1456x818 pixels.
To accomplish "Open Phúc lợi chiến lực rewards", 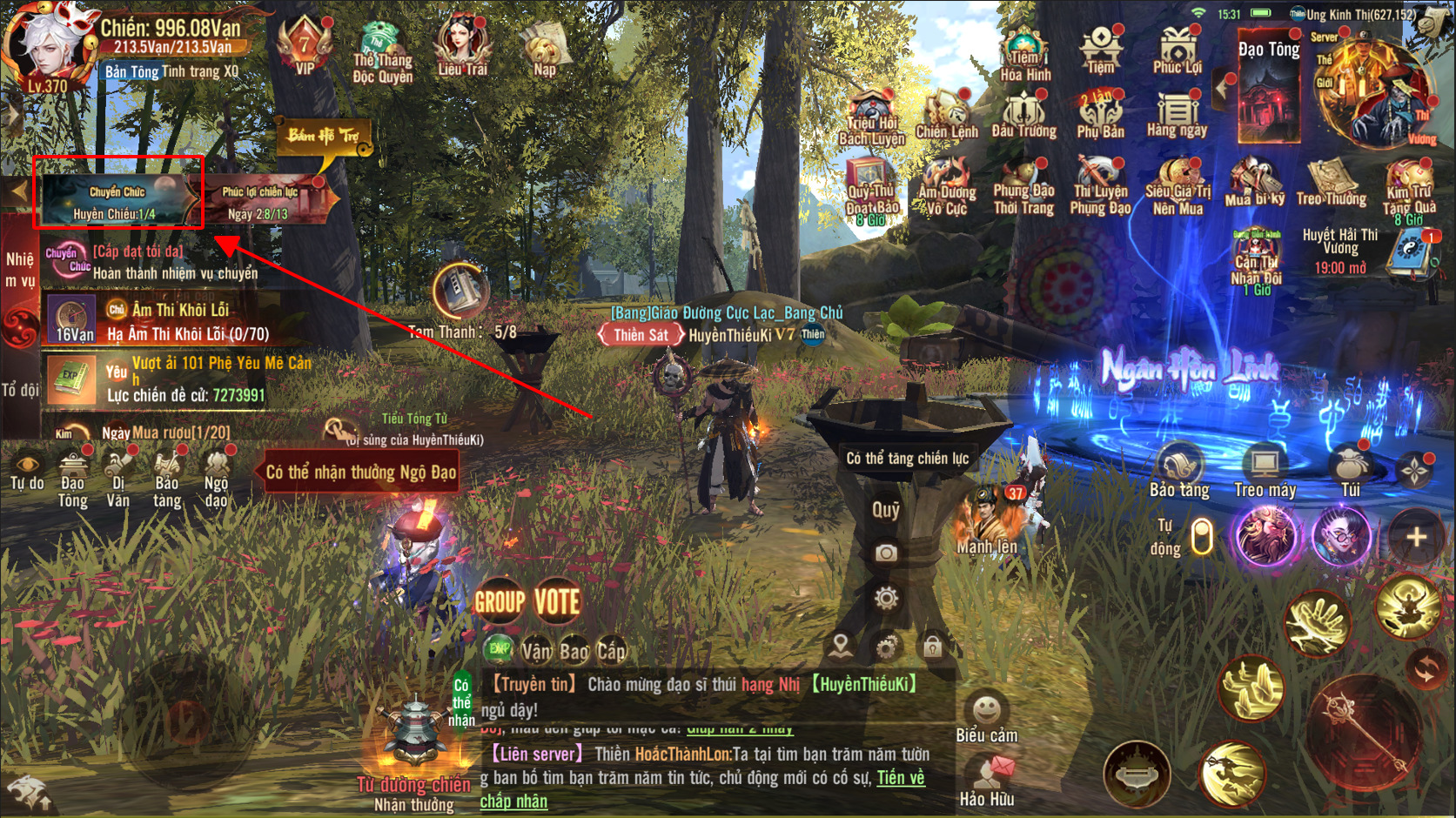I will click(x=259, y=201).
